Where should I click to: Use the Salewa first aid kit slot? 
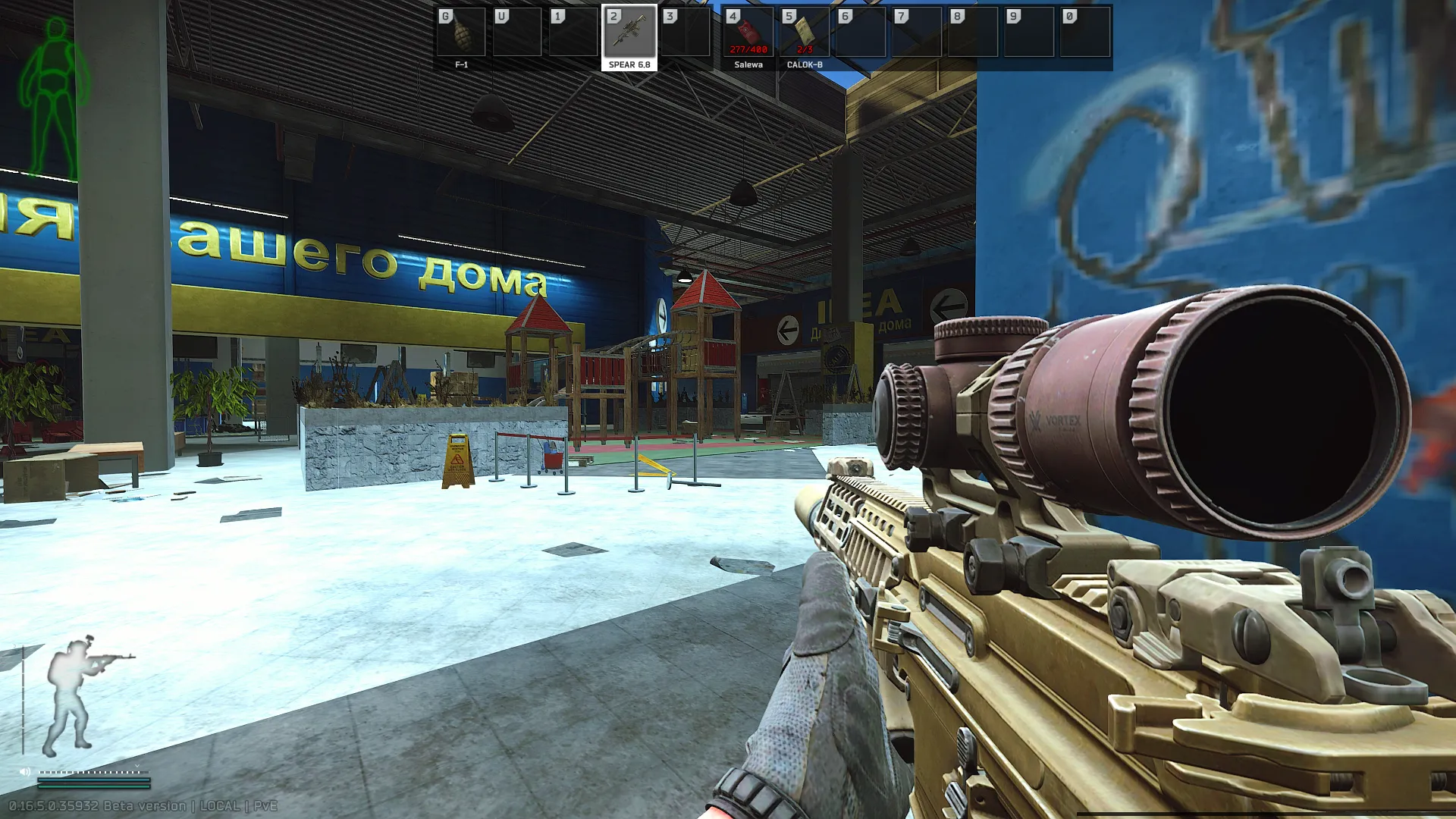point(748,33)
